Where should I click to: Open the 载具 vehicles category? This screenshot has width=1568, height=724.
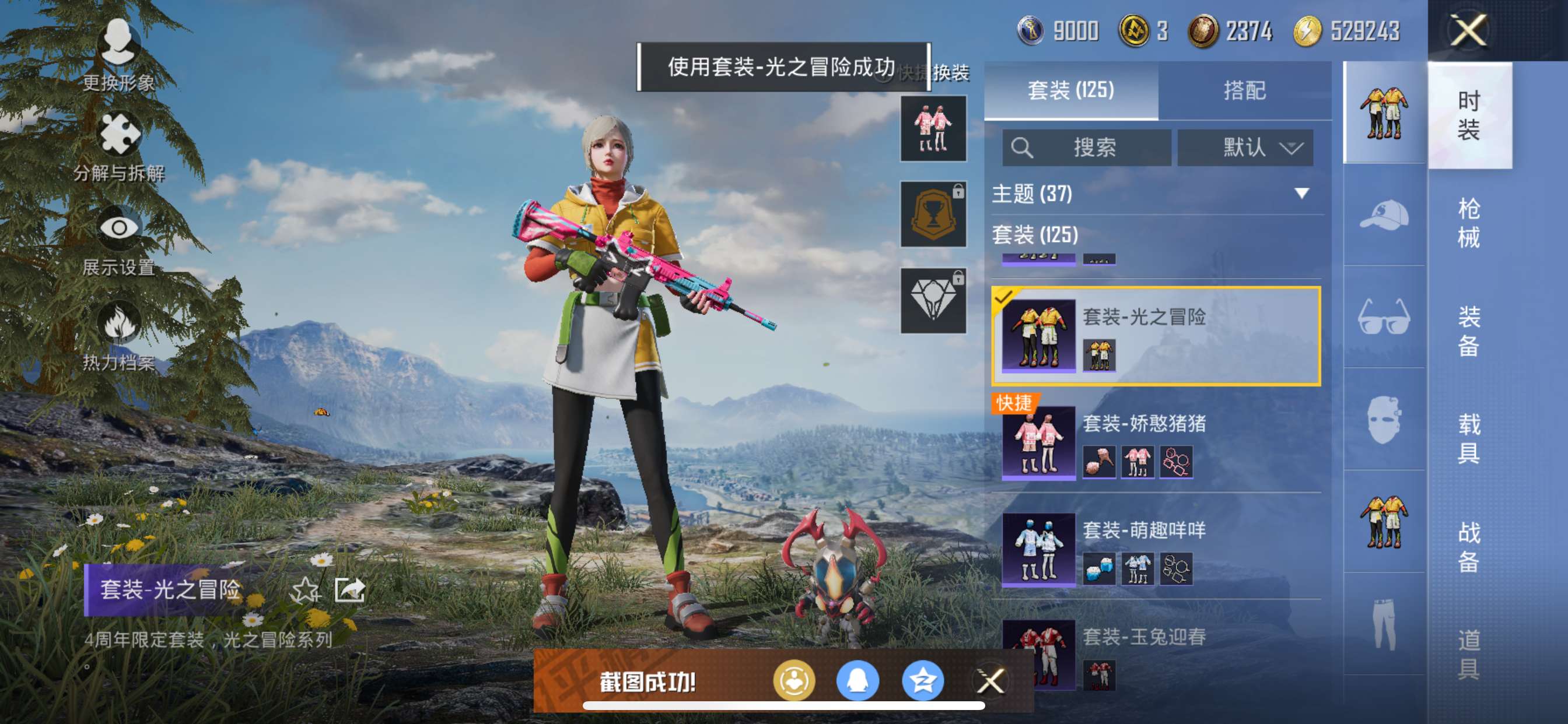1468,438
